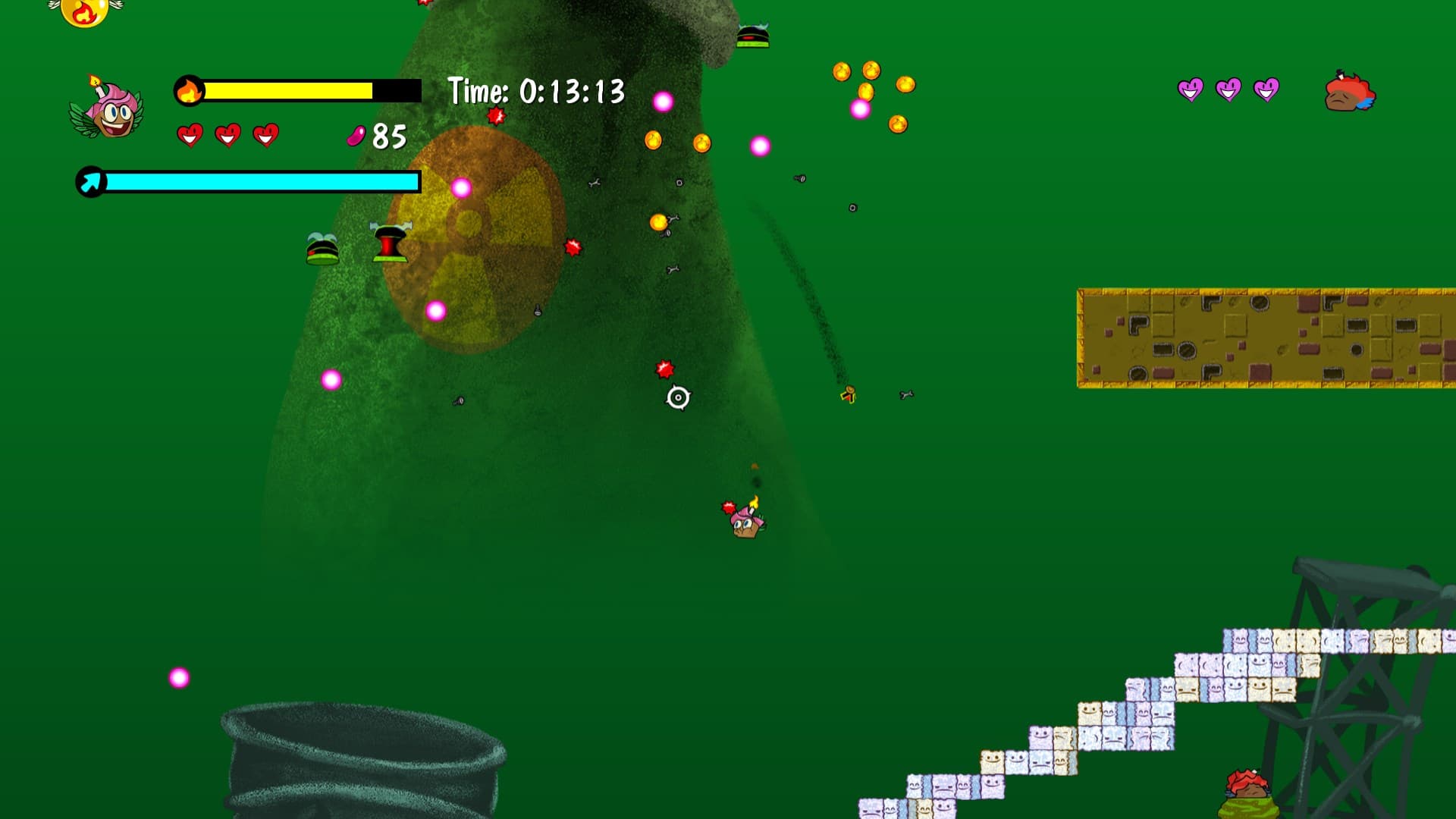Click the winged cupcake player portrait
The height and width of the screenshot is (819, 1456).
coord(111,115)
